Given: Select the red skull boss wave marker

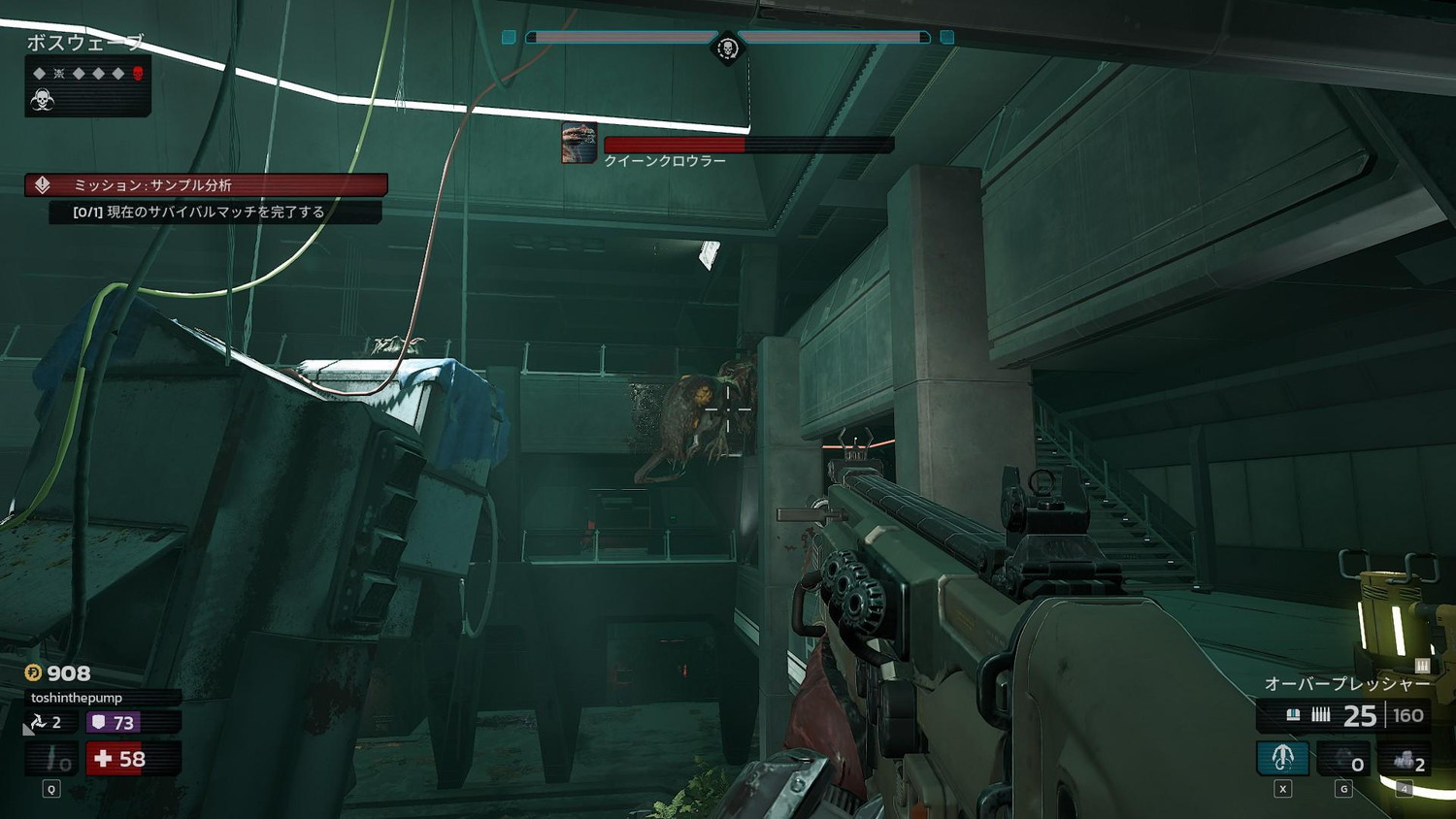Looking at the screenshot, I should (138, 74).
